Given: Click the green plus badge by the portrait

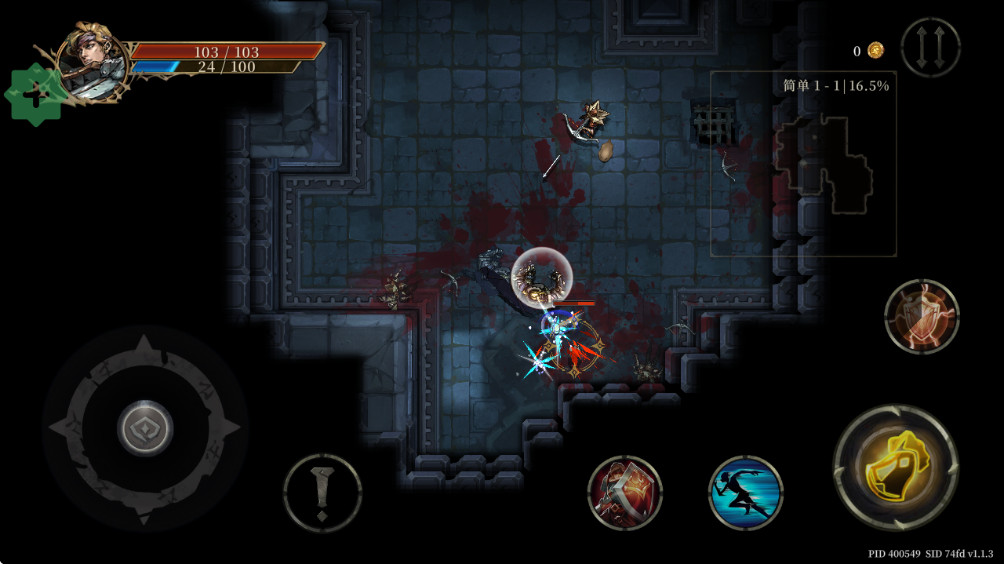Looking at the screenshot, I should [x=35, y=95].
